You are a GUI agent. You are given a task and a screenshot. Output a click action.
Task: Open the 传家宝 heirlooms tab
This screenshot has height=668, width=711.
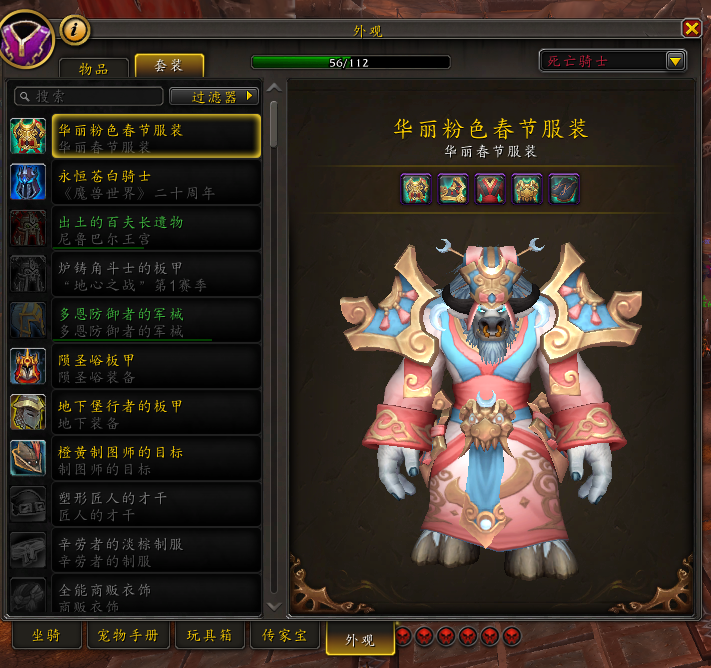(285, 636)
